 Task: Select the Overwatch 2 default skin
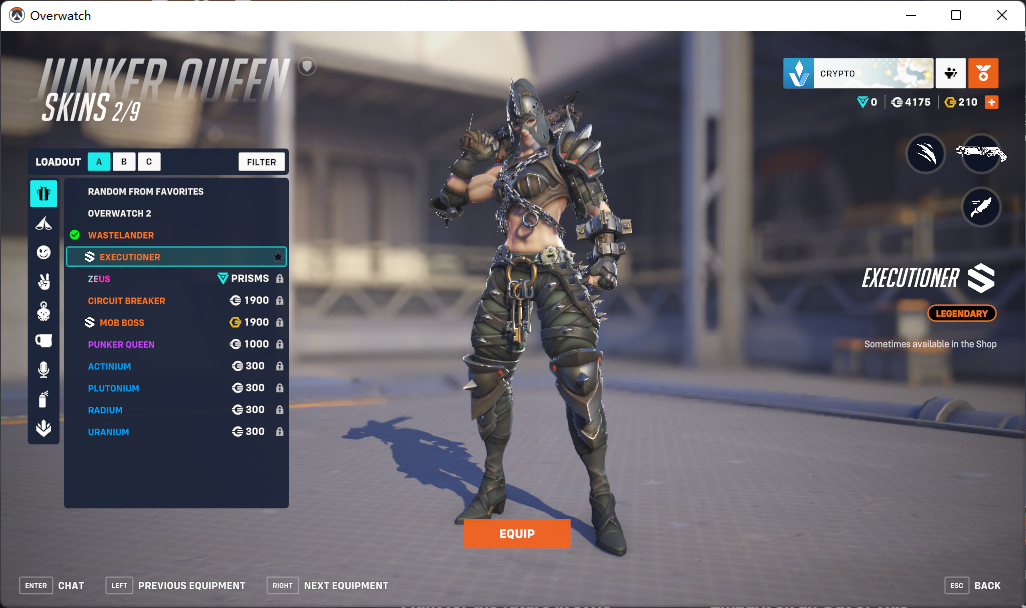pos(120,213)
